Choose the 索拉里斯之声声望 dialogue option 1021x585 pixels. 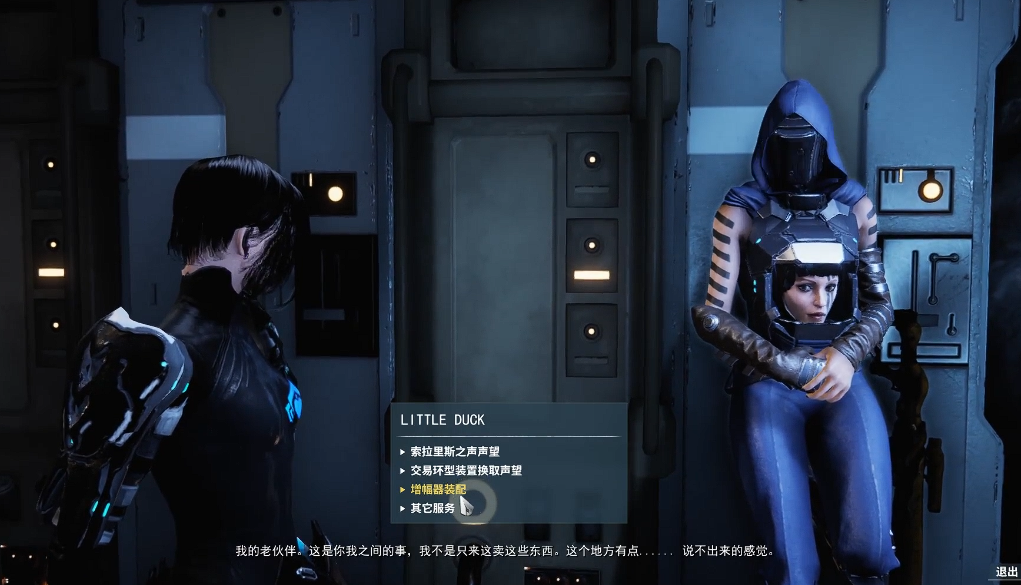tap(455, 451)
